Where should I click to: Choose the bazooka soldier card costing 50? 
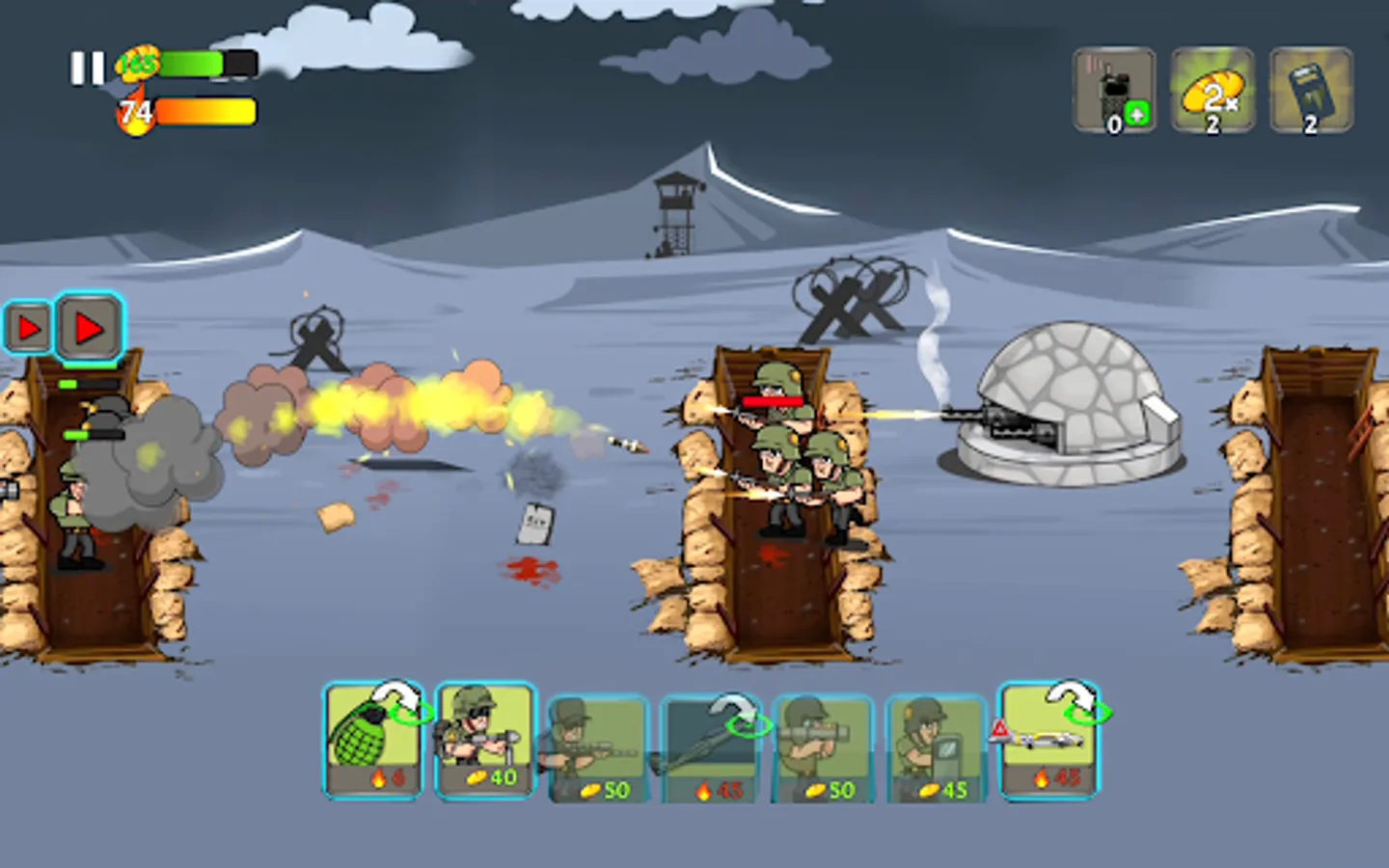(822, 743)
